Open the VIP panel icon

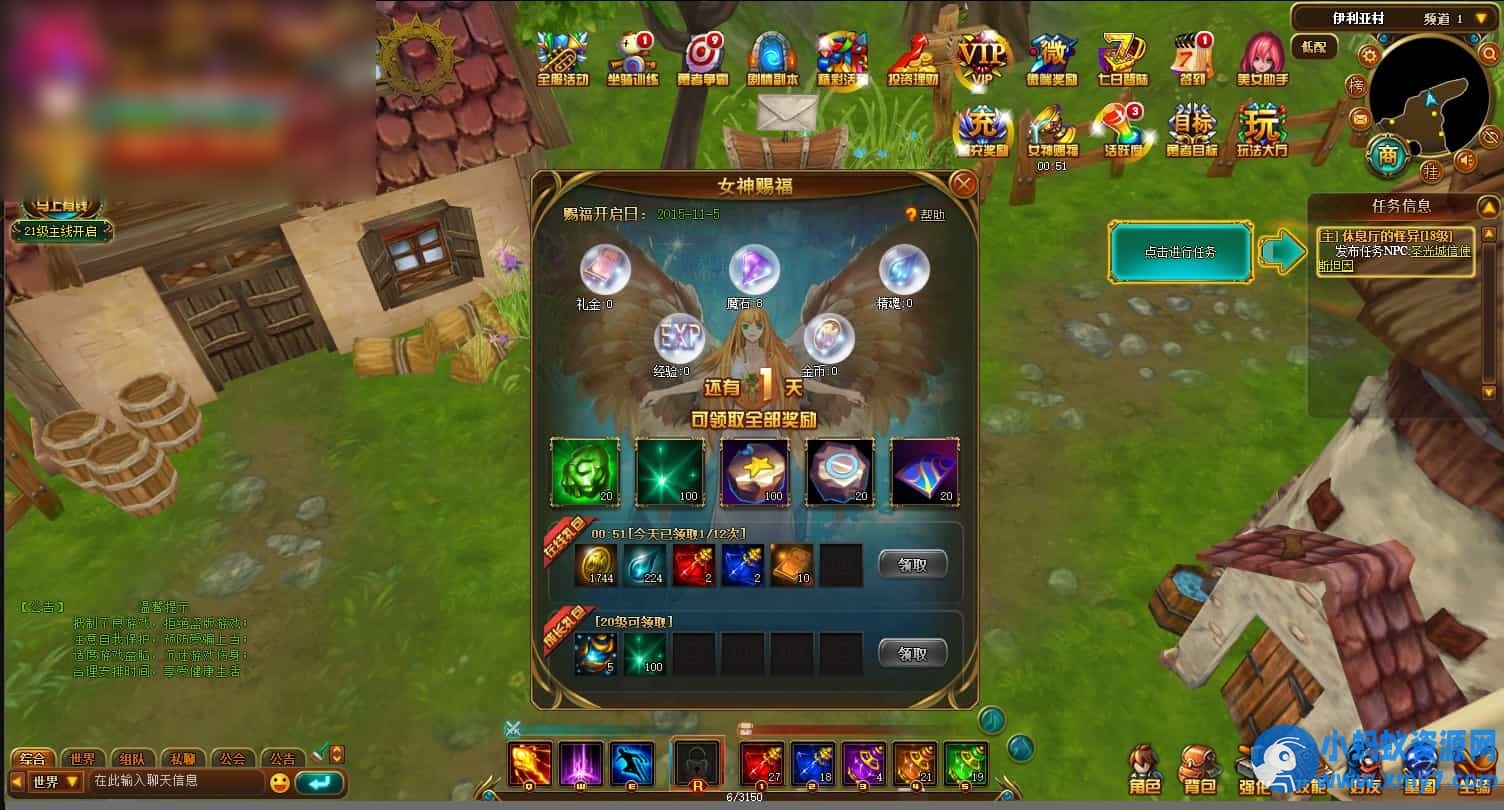coord(981,57)
